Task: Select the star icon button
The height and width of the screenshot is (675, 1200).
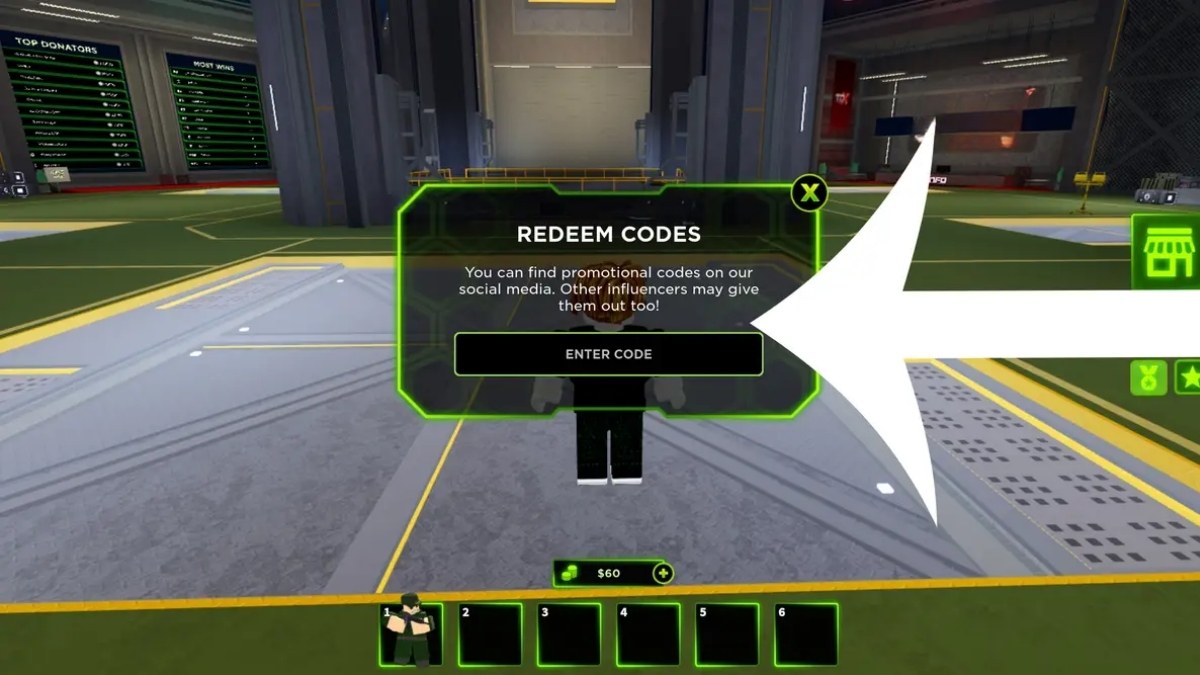Action: 1189,377
